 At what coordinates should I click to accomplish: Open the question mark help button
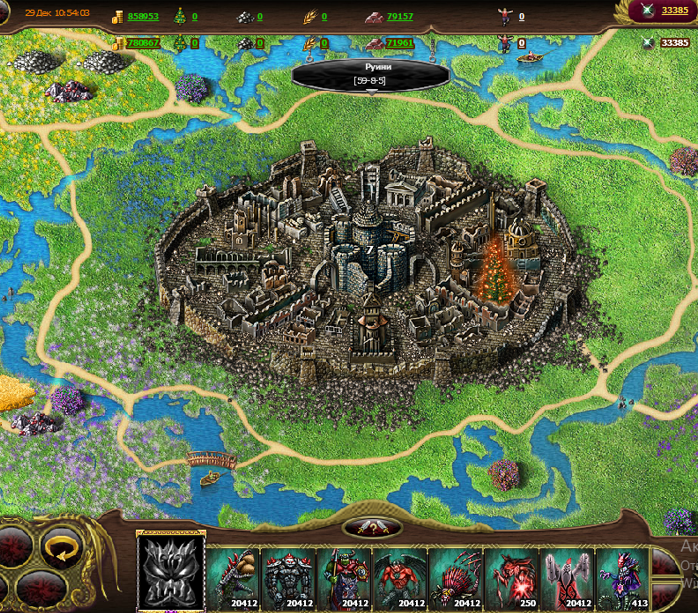point(372,528)
